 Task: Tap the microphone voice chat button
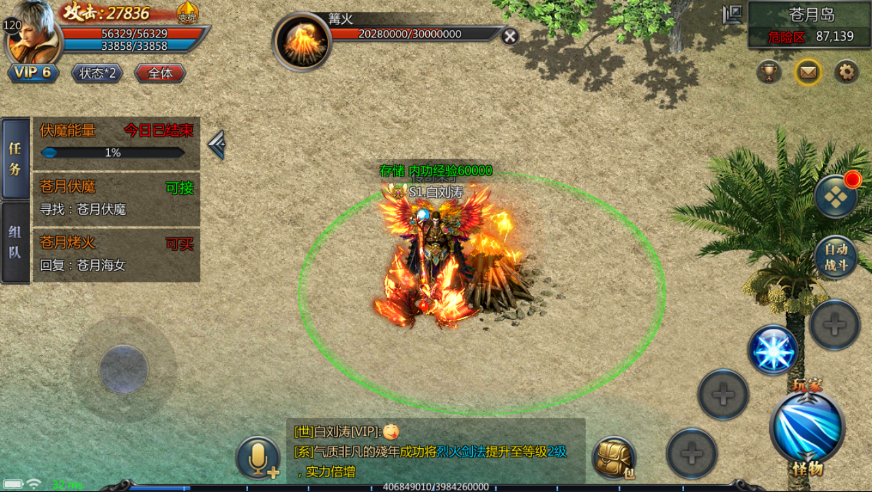259,458
